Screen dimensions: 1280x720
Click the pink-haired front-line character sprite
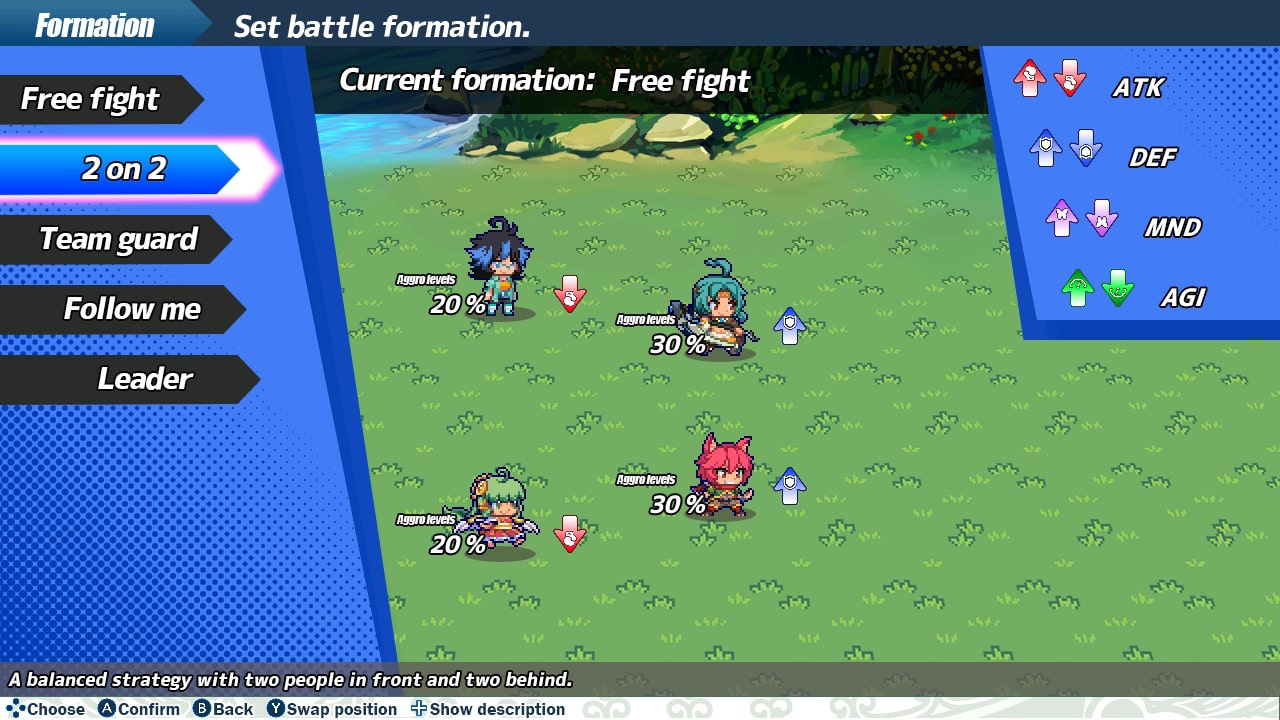click(722, 481)
